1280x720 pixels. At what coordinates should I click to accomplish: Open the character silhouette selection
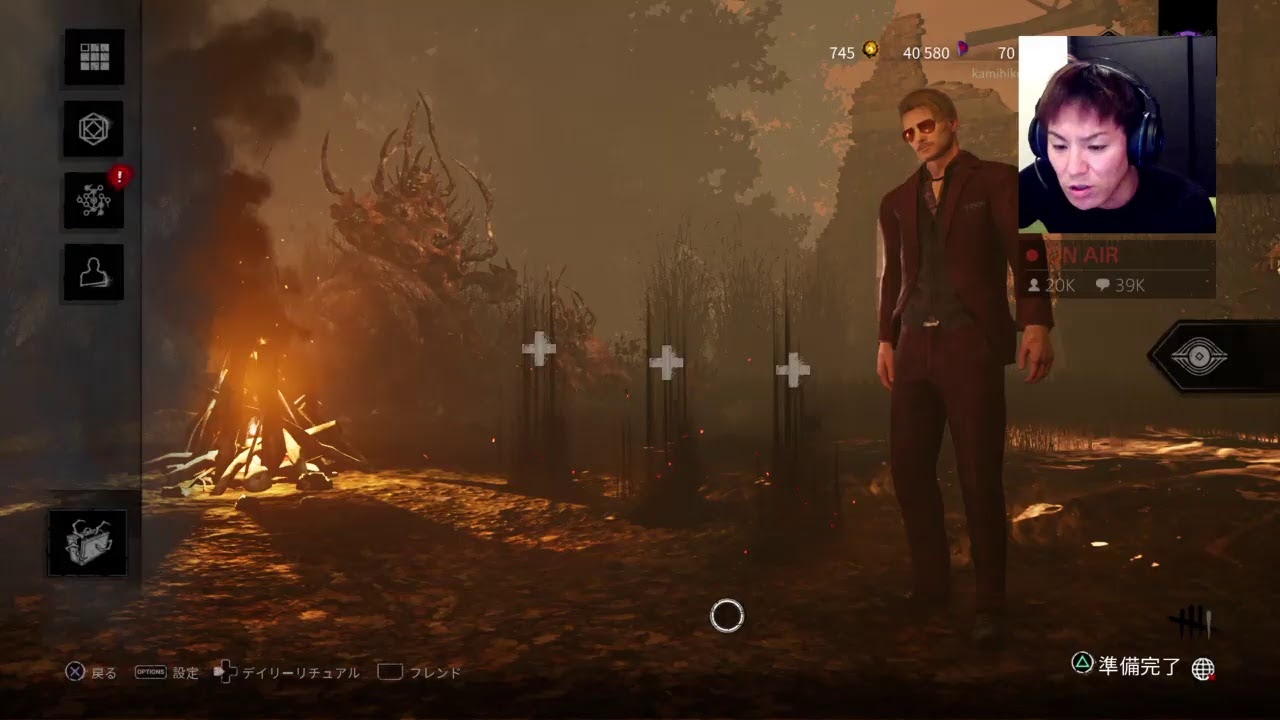click(x=94, y=273)
